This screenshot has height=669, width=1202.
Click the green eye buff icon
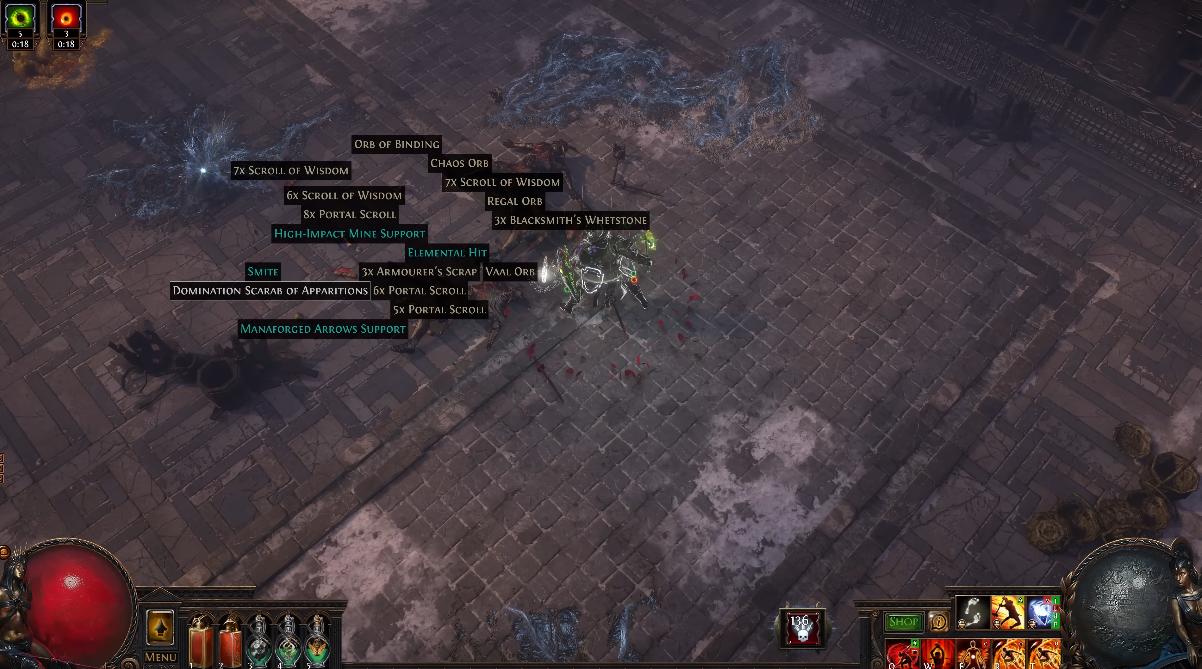click(x=21, y=18)
